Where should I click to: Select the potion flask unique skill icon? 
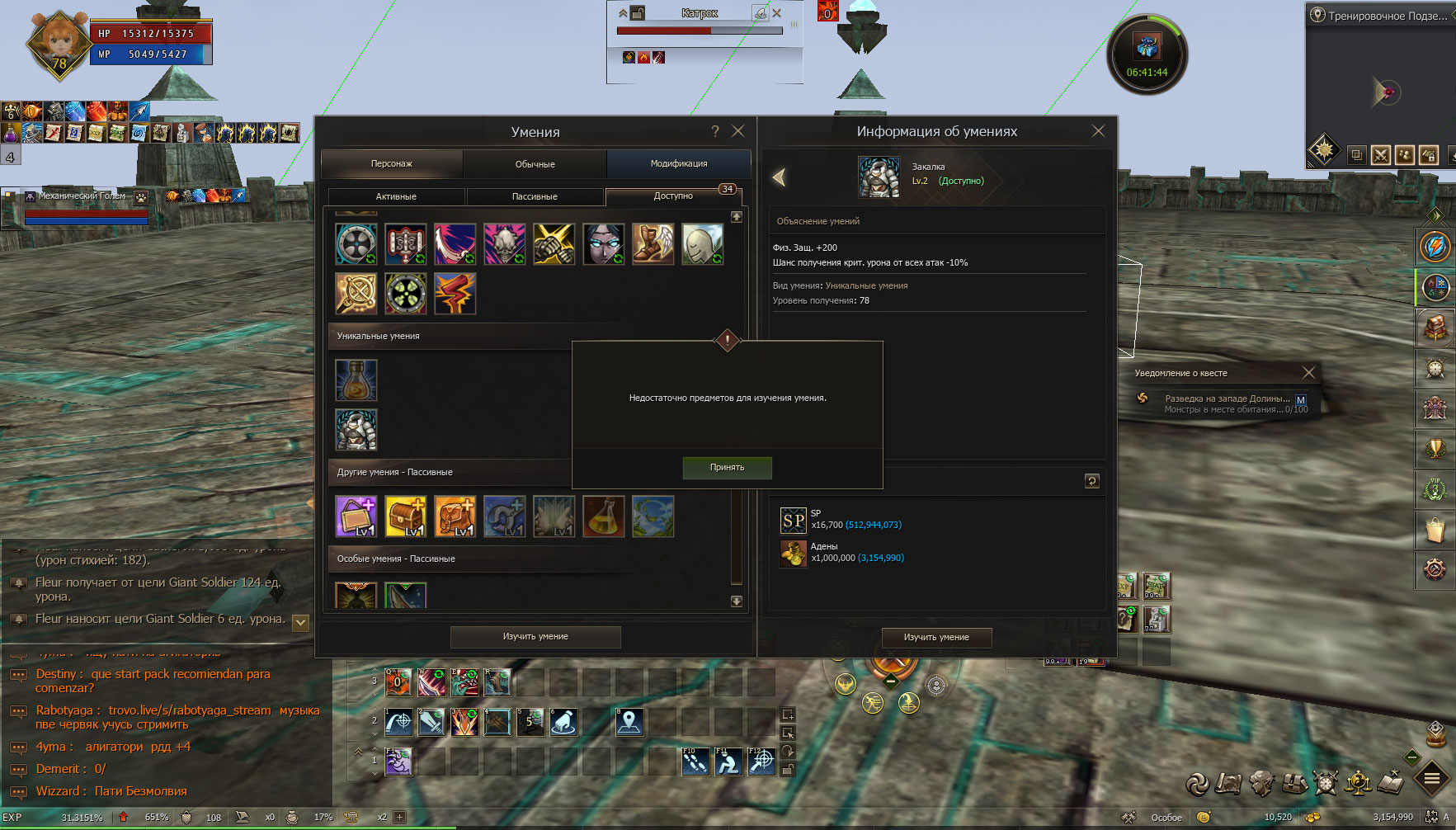[x=356, y=380]
